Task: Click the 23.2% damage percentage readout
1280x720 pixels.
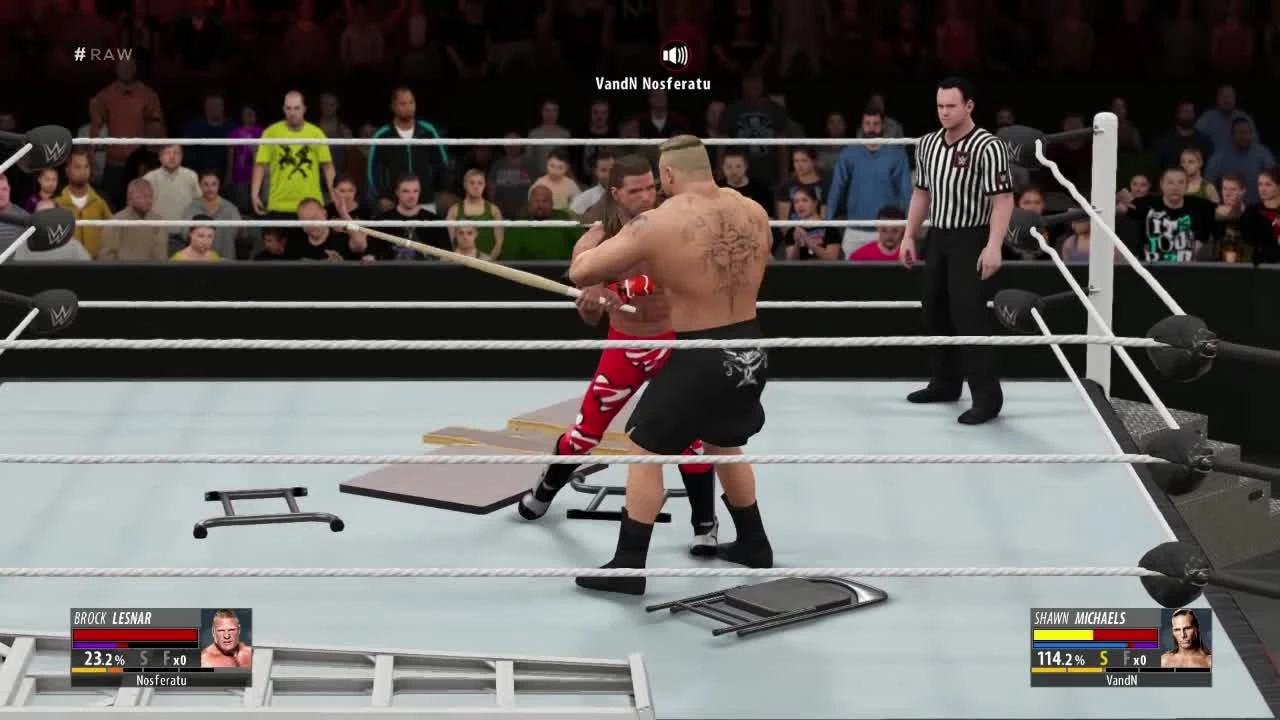Action: 102,659
